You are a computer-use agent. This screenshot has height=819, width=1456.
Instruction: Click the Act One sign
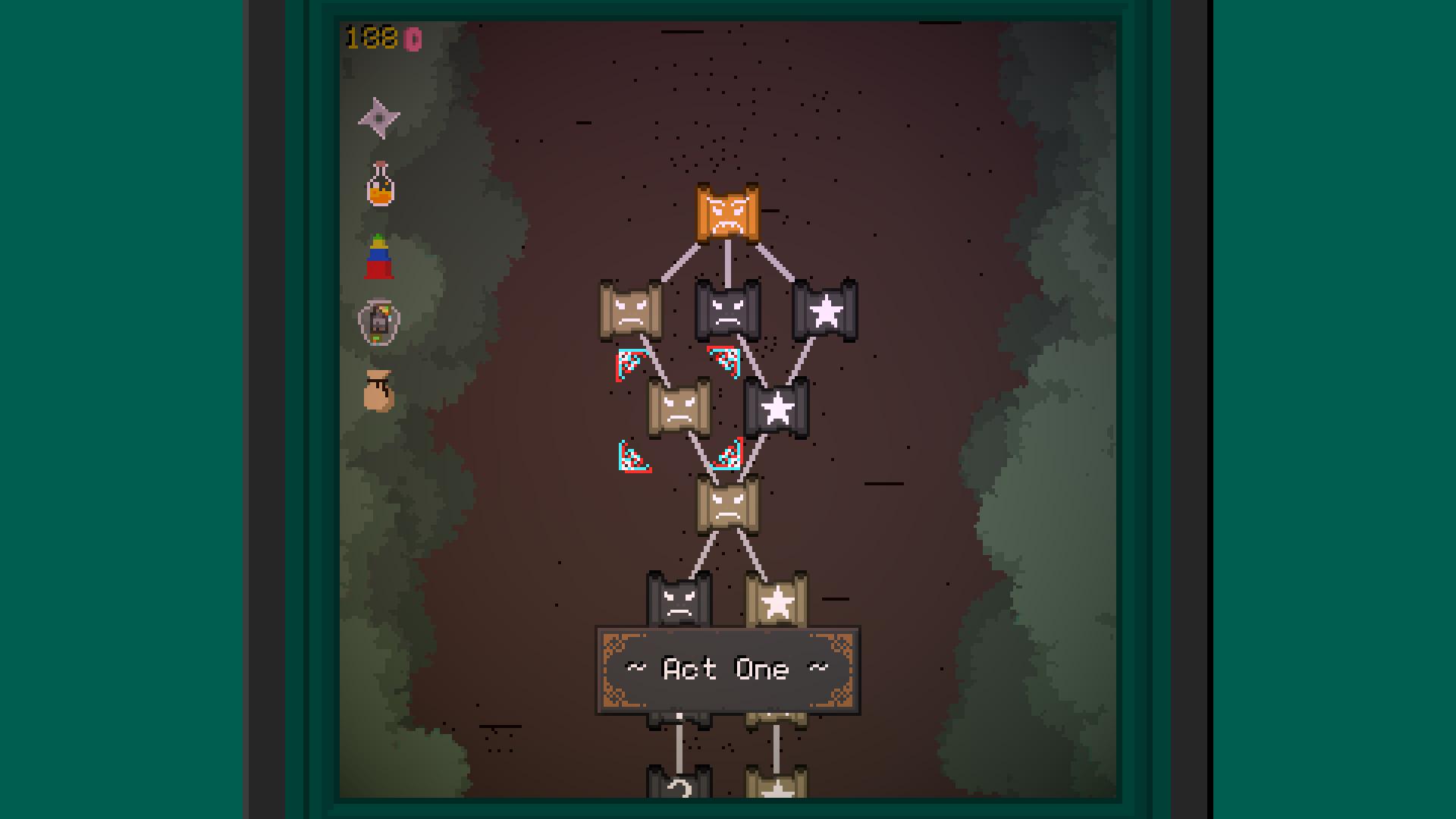[728, 667]
